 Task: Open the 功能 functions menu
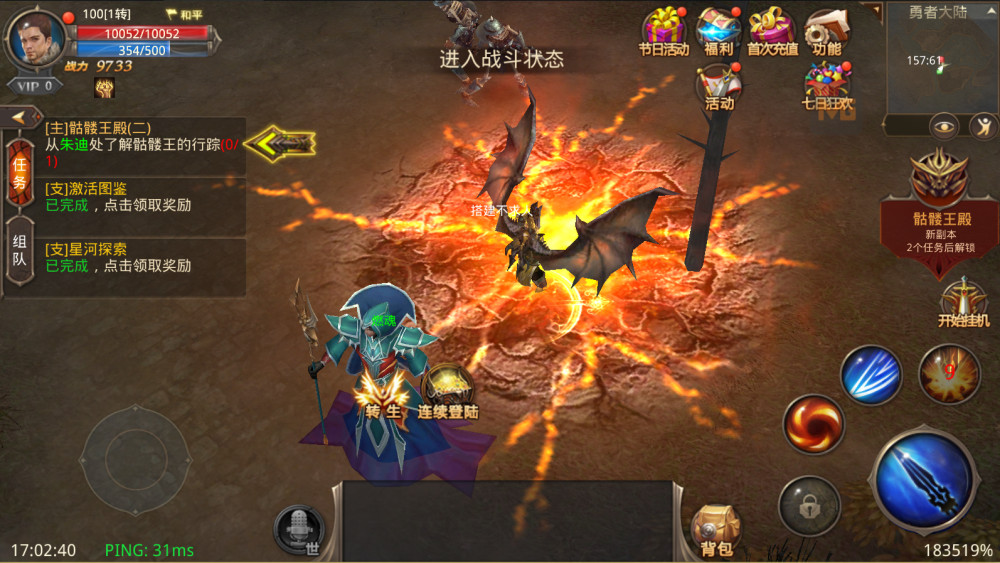827,30
